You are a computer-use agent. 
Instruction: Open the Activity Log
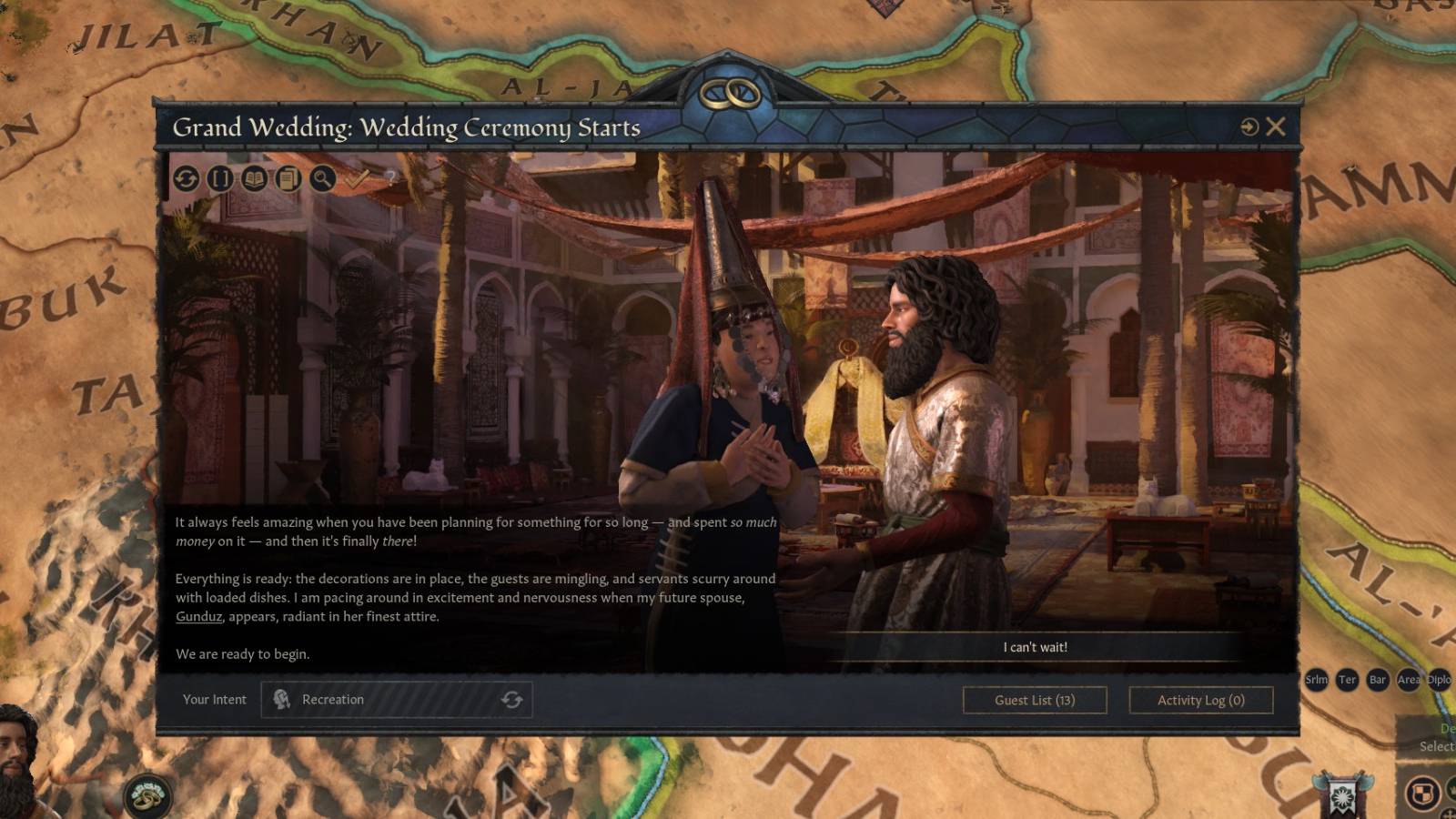(1200, 700)
